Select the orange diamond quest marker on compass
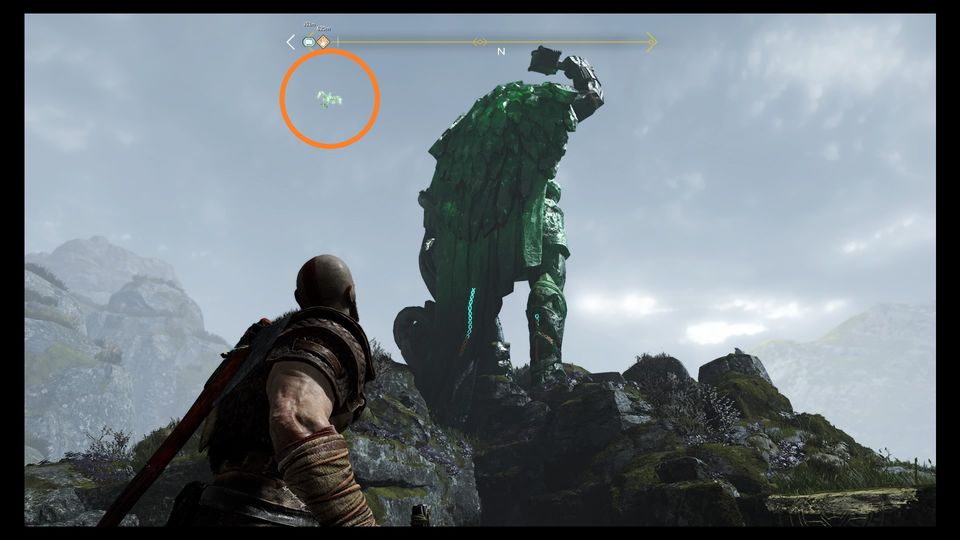The image size is (960, 540). (x=323, y=42)
